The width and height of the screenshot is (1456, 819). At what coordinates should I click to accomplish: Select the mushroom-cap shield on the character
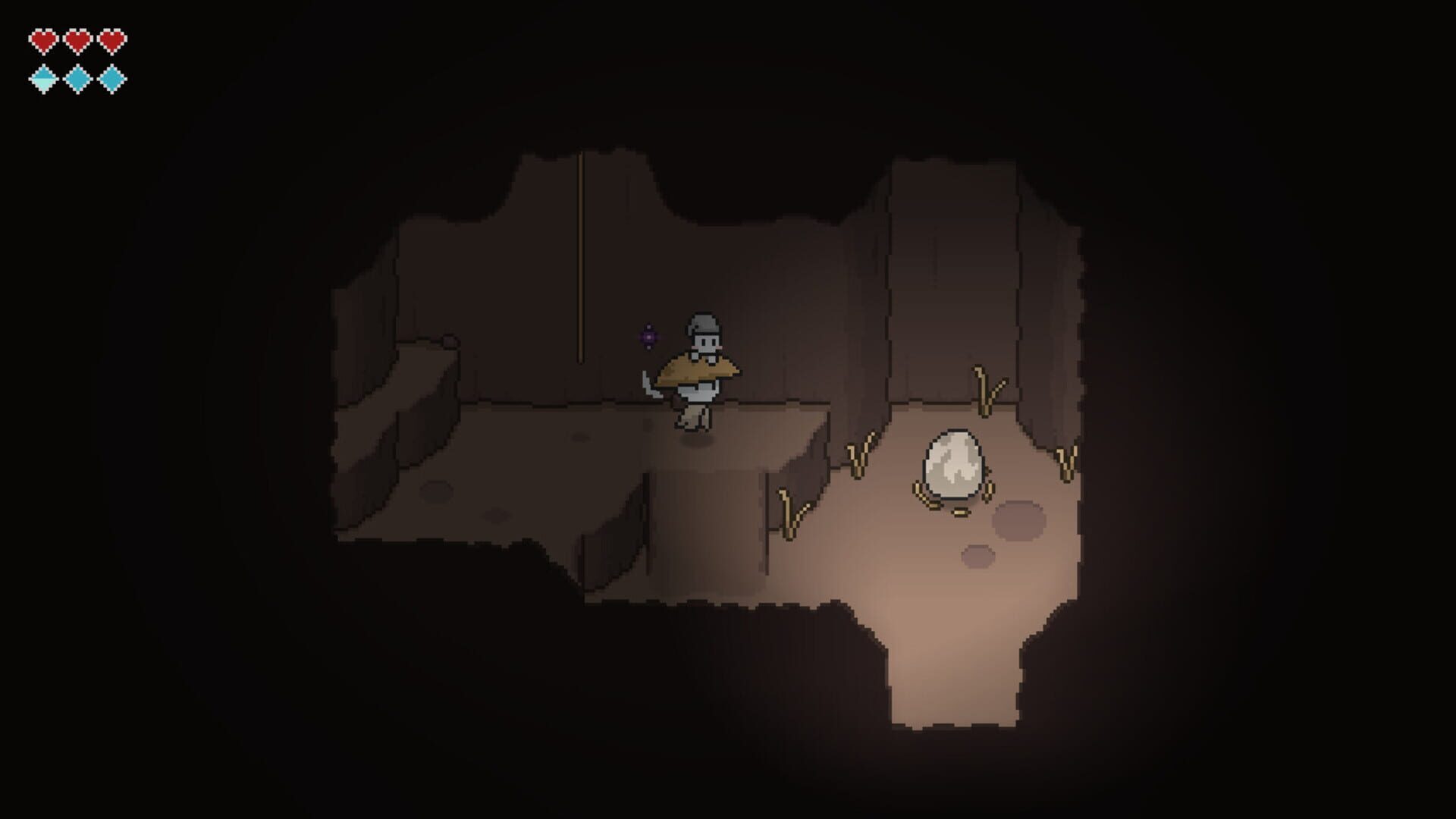point(695,370)
